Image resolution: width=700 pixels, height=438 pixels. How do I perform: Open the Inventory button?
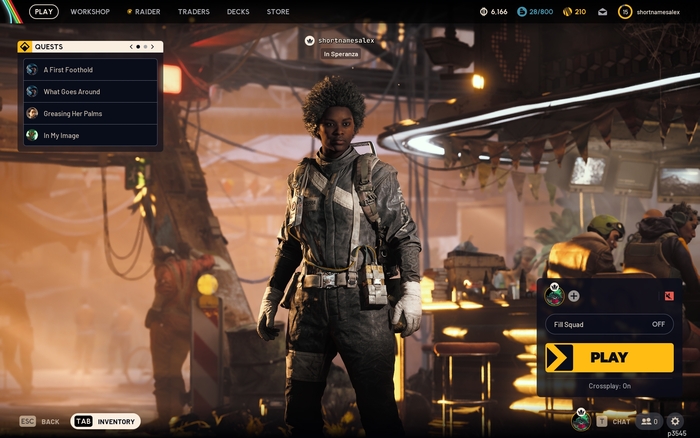106,422
